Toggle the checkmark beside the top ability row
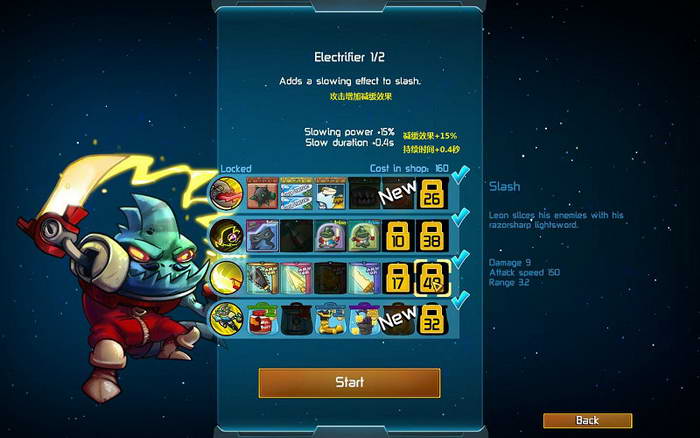 pyautogui.click(x=461, y=177)
